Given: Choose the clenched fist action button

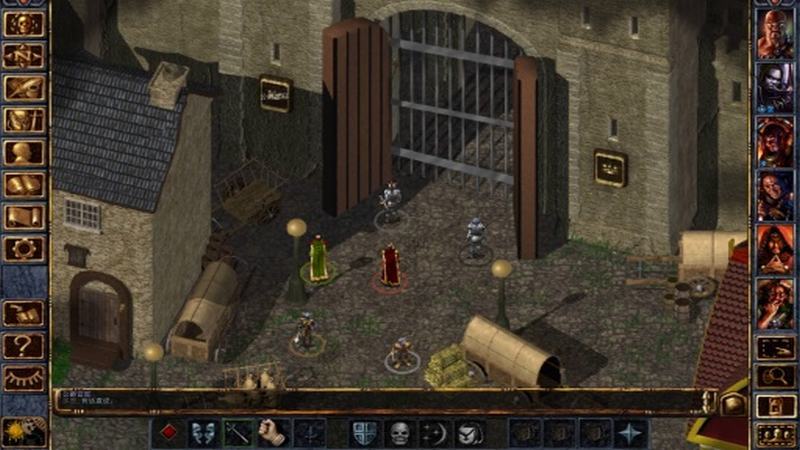Looking at the screenshot, I should tap(273, 433).
